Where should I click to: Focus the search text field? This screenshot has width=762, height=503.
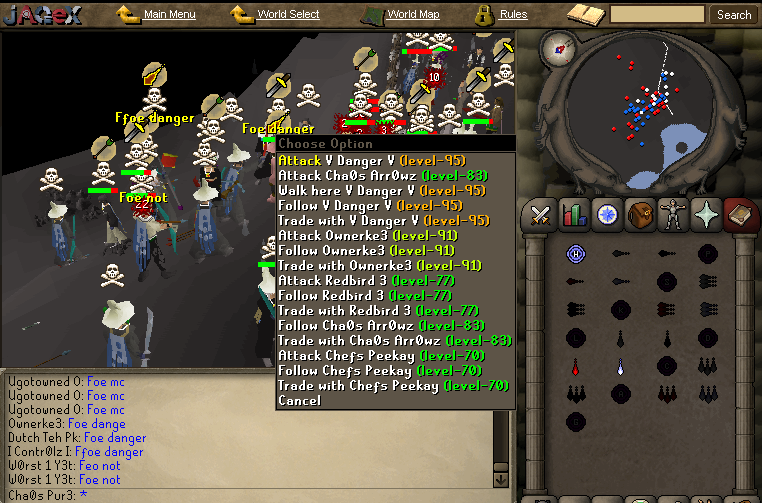(x=657, y=15)
